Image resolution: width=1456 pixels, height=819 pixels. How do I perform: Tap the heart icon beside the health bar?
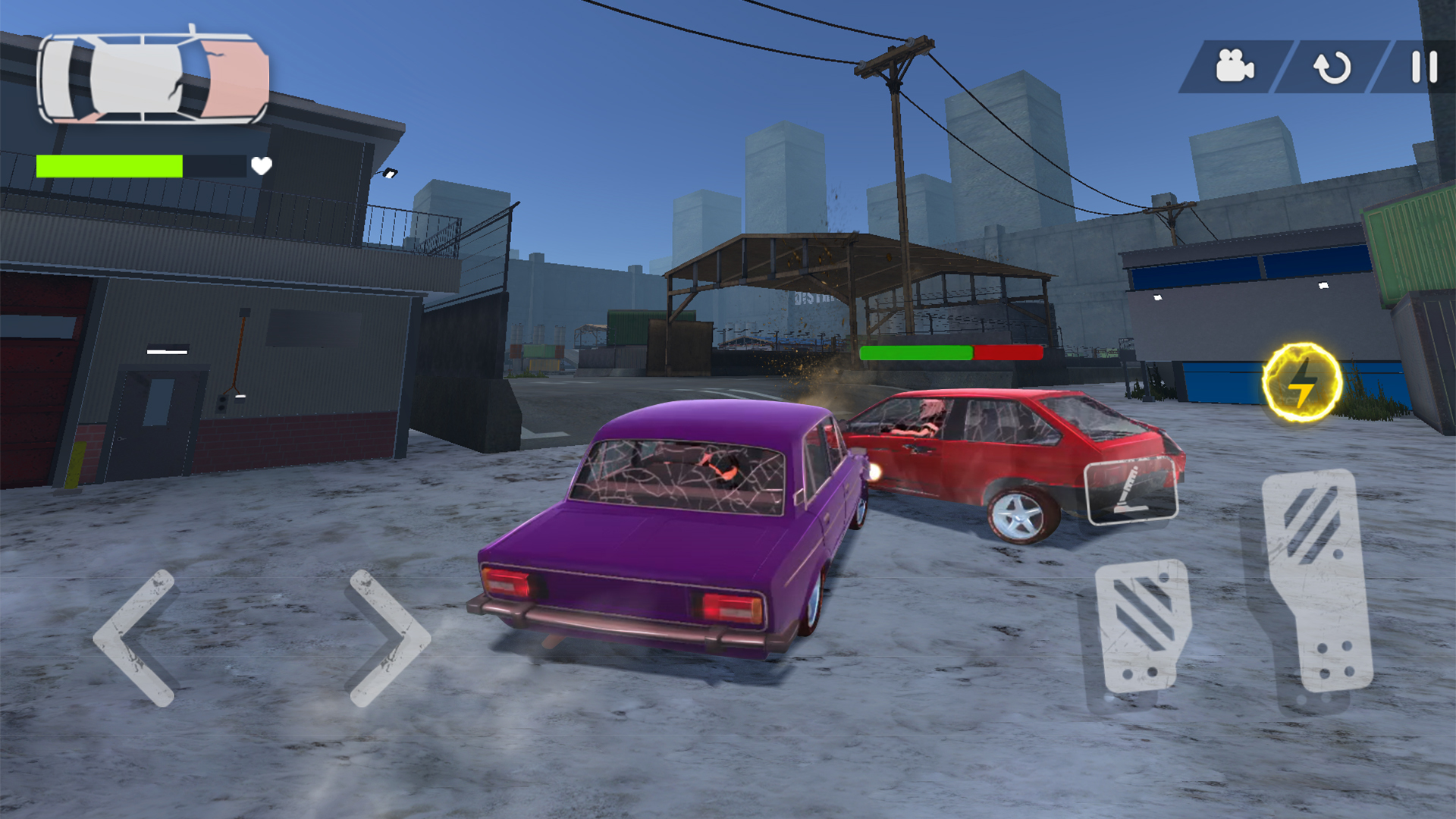tap(262, 166)
